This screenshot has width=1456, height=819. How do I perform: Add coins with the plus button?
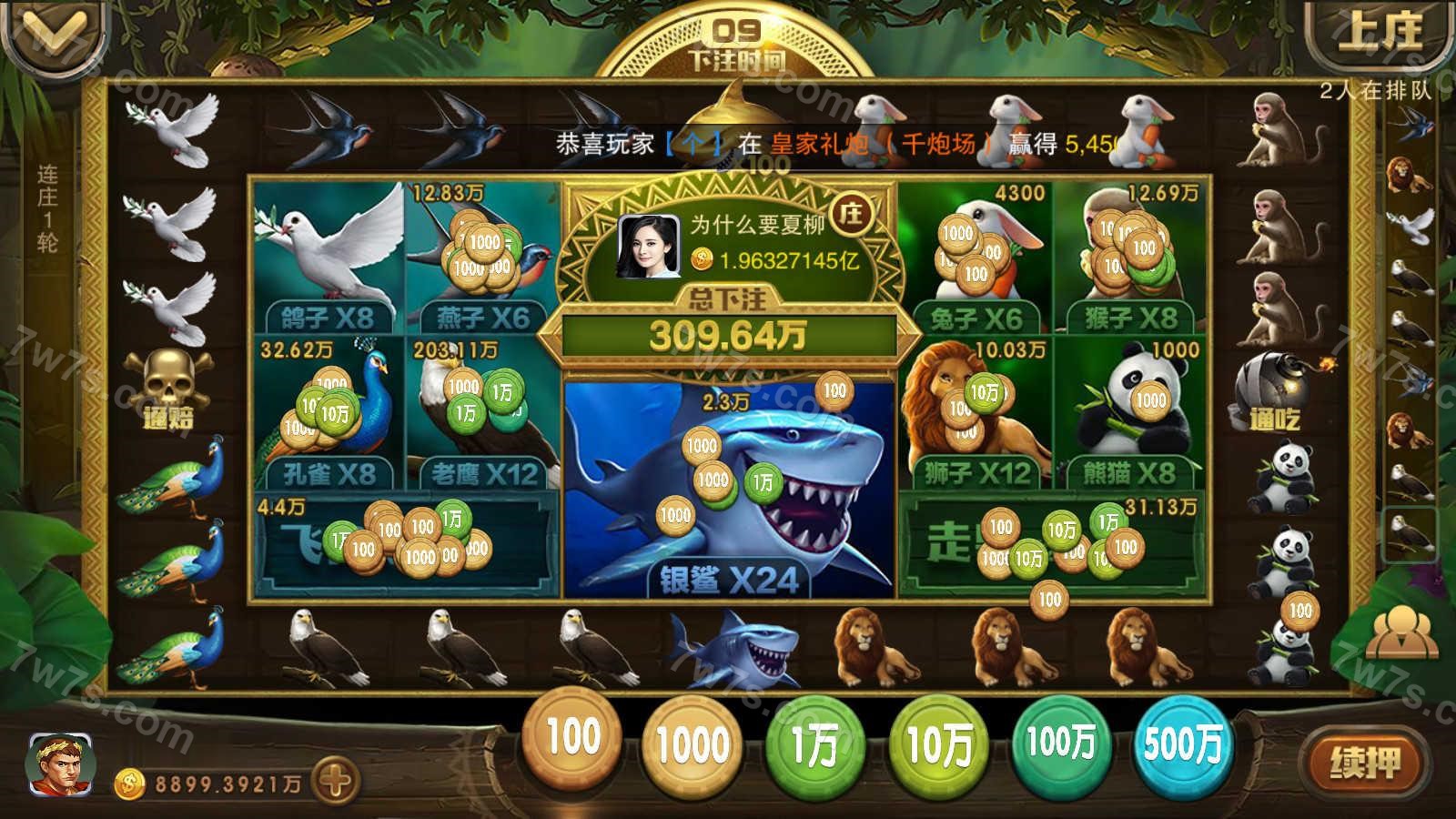tap(334, 781)
